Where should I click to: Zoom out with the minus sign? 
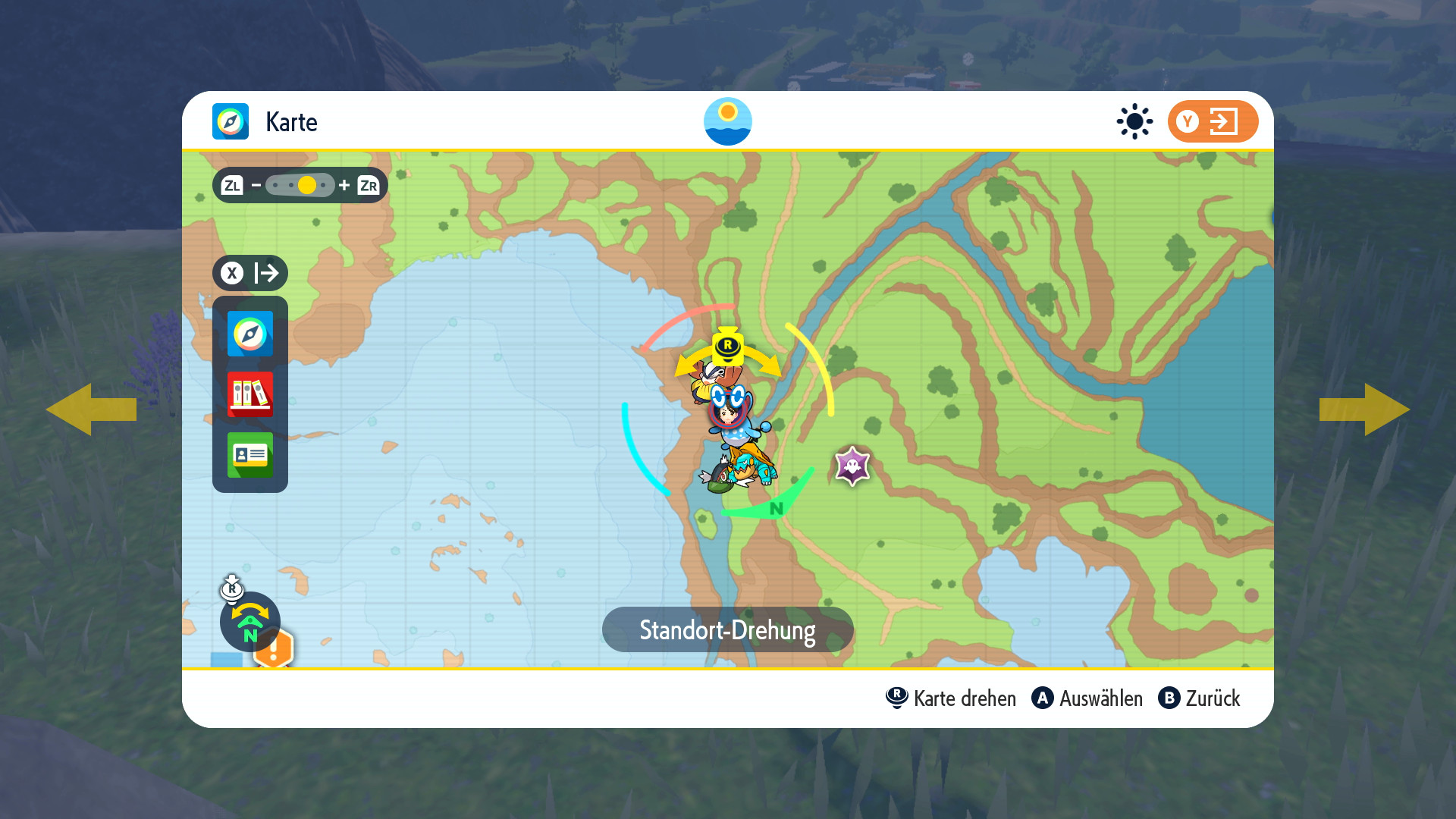click(256, 185)
